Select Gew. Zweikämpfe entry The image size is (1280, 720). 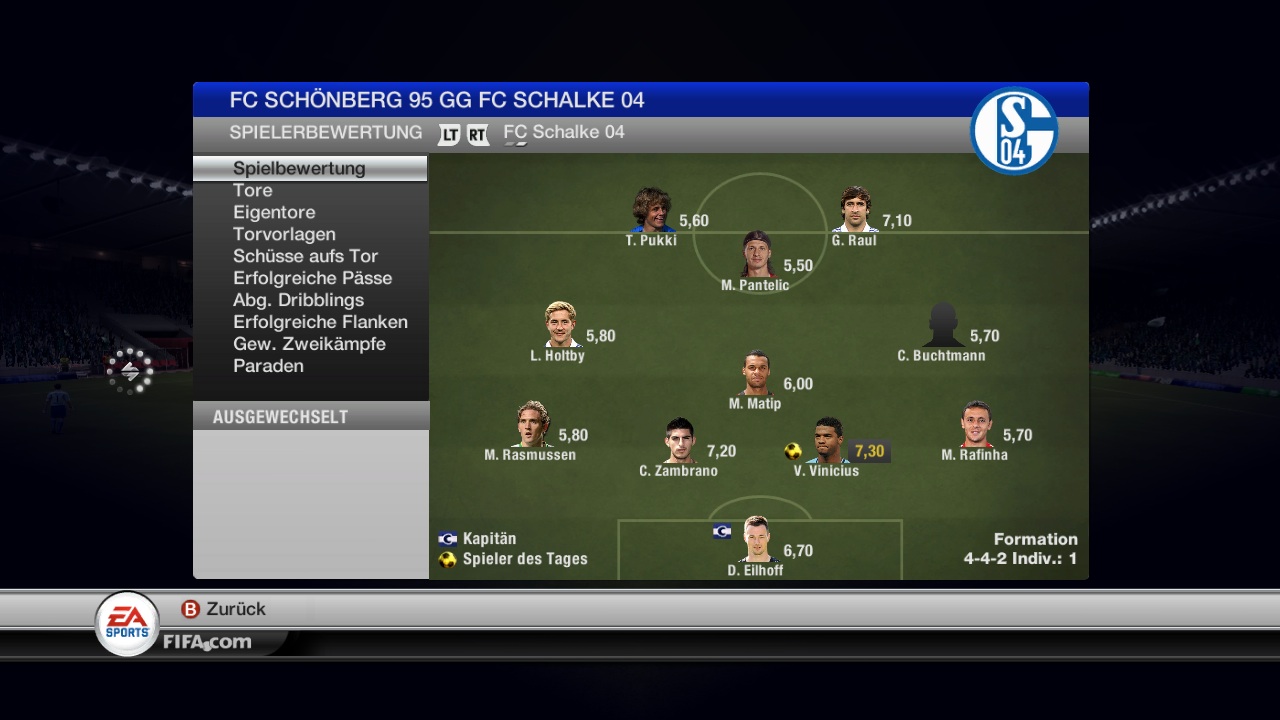point(309,344)
